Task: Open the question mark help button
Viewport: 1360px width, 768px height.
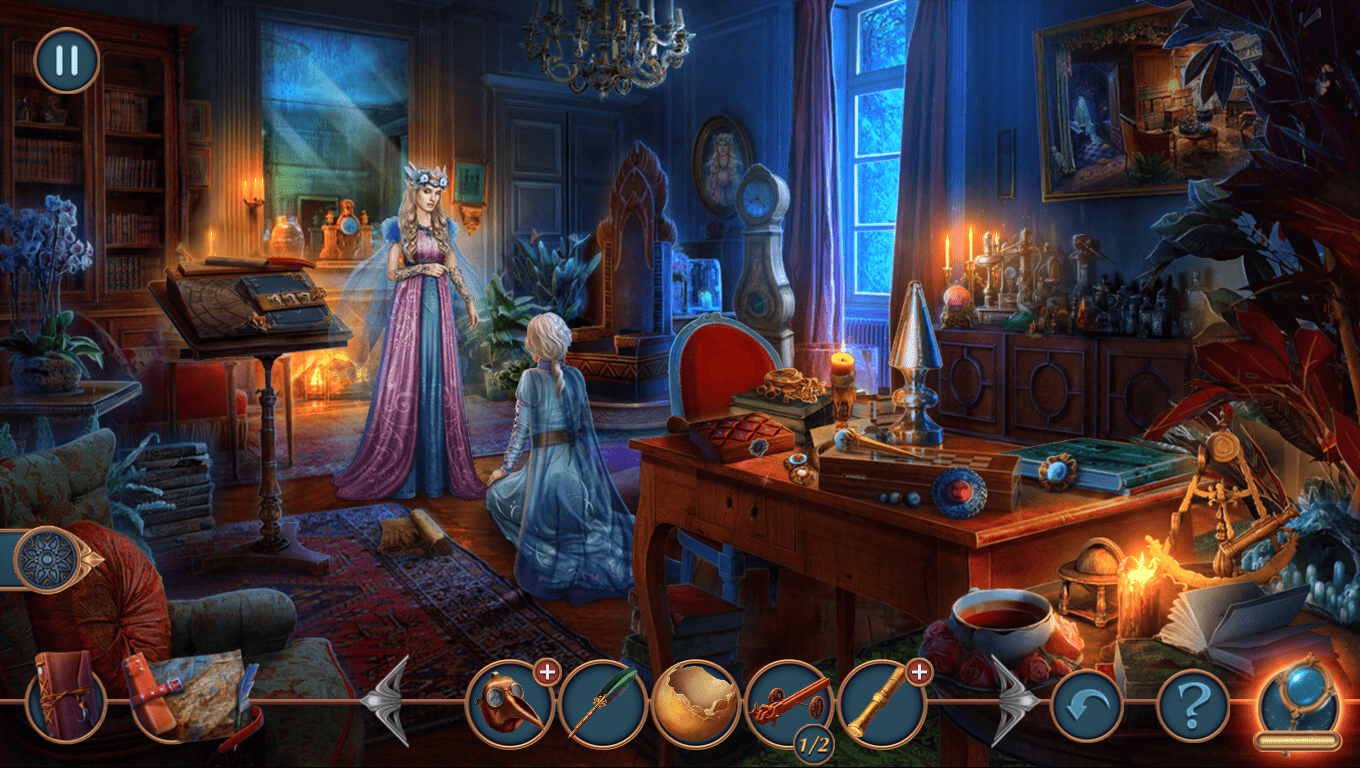Action: coord(1192,705)
